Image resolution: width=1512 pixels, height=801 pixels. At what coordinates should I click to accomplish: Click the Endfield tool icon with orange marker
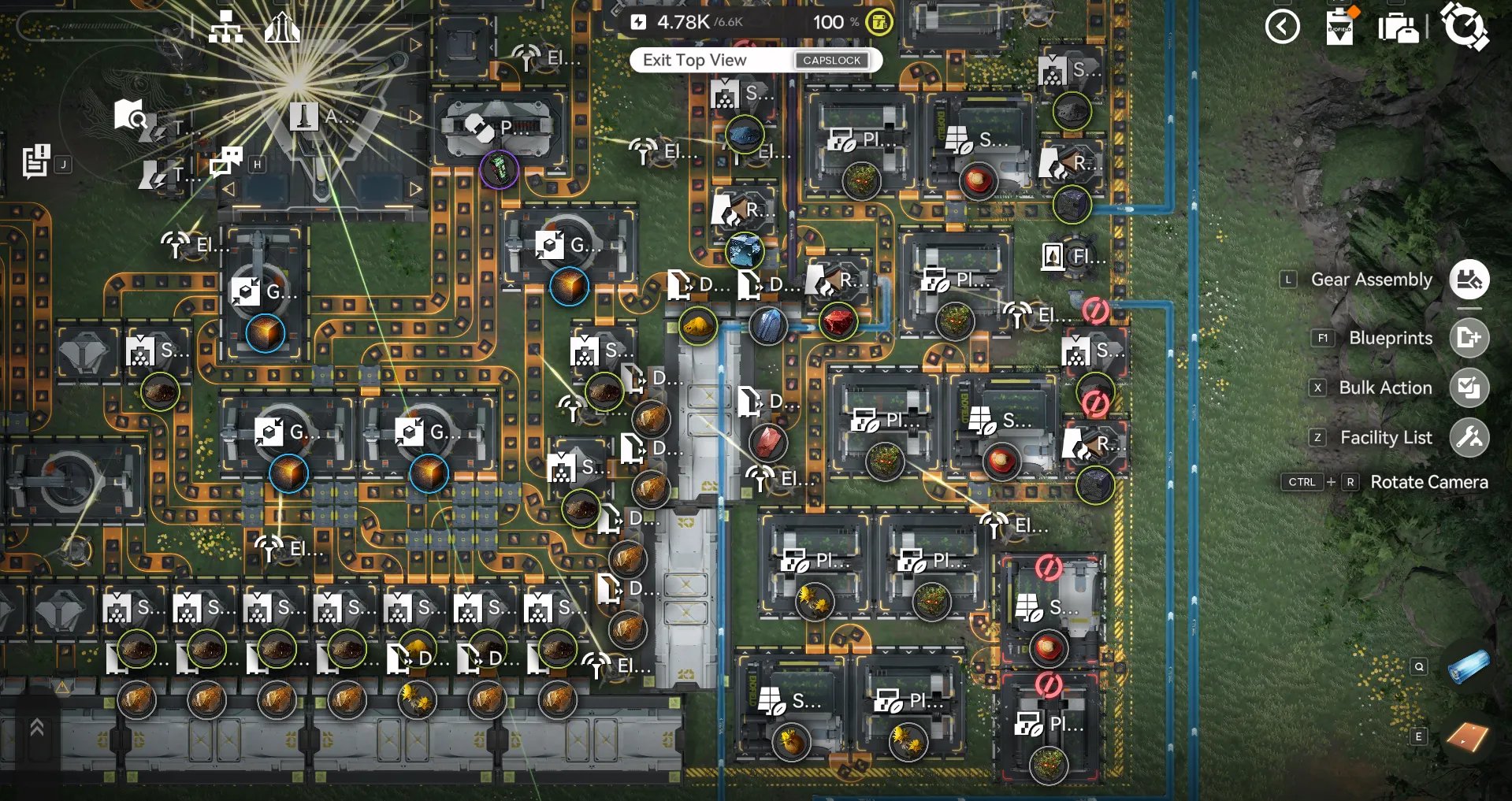point(1339,28)
